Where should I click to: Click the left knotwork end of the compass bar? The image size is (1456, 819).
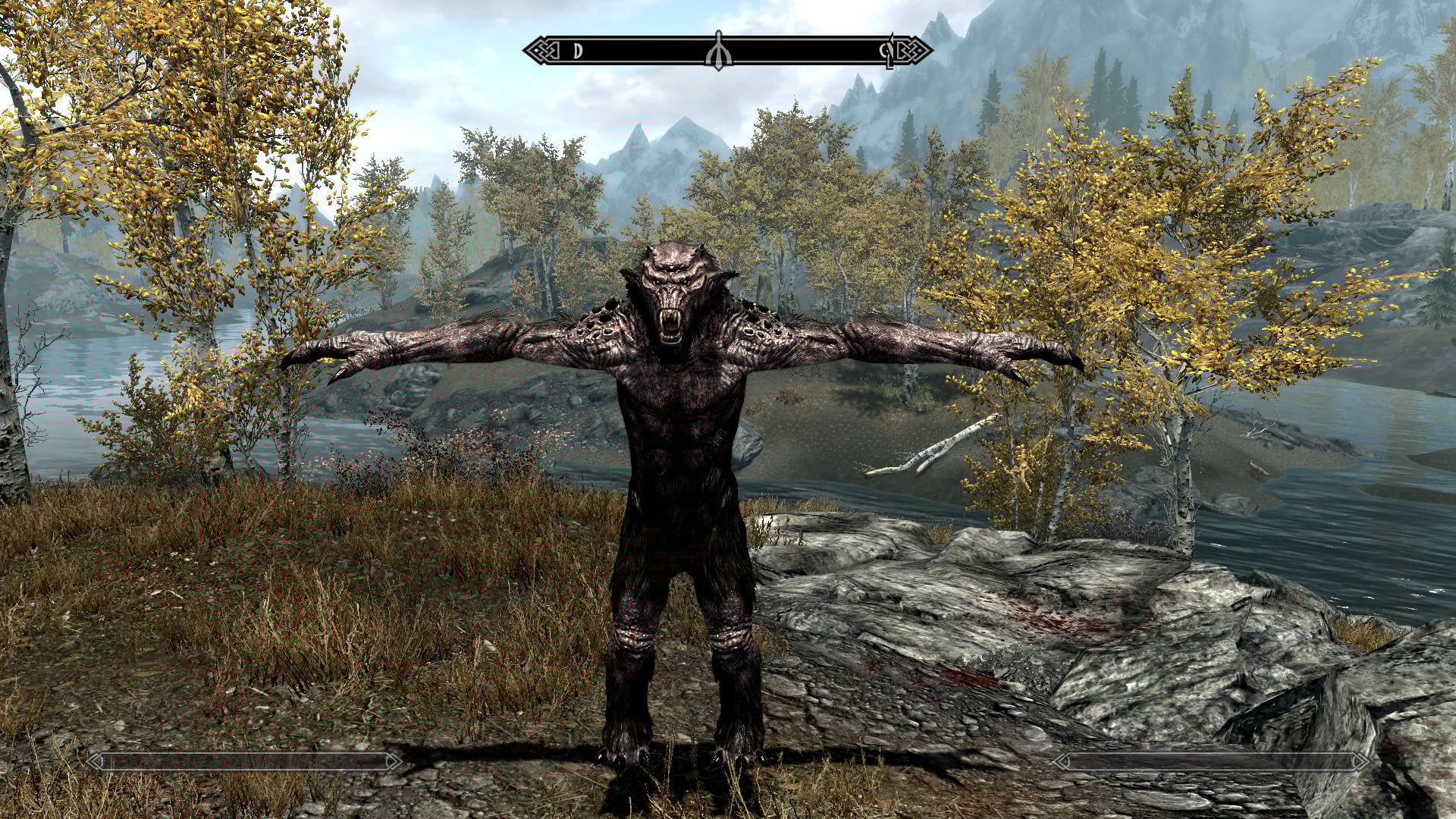point(540,50)
